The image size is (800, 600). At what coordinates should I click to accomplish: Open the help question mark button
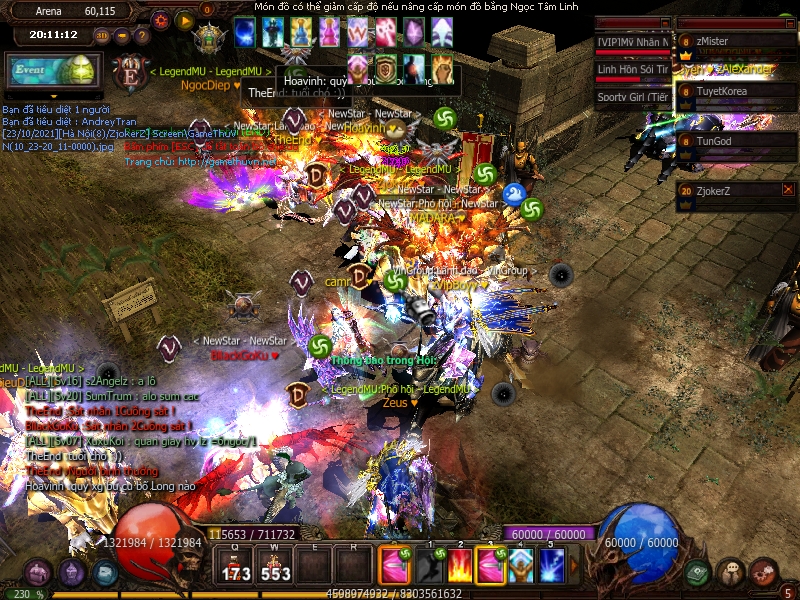coord(141,36)
